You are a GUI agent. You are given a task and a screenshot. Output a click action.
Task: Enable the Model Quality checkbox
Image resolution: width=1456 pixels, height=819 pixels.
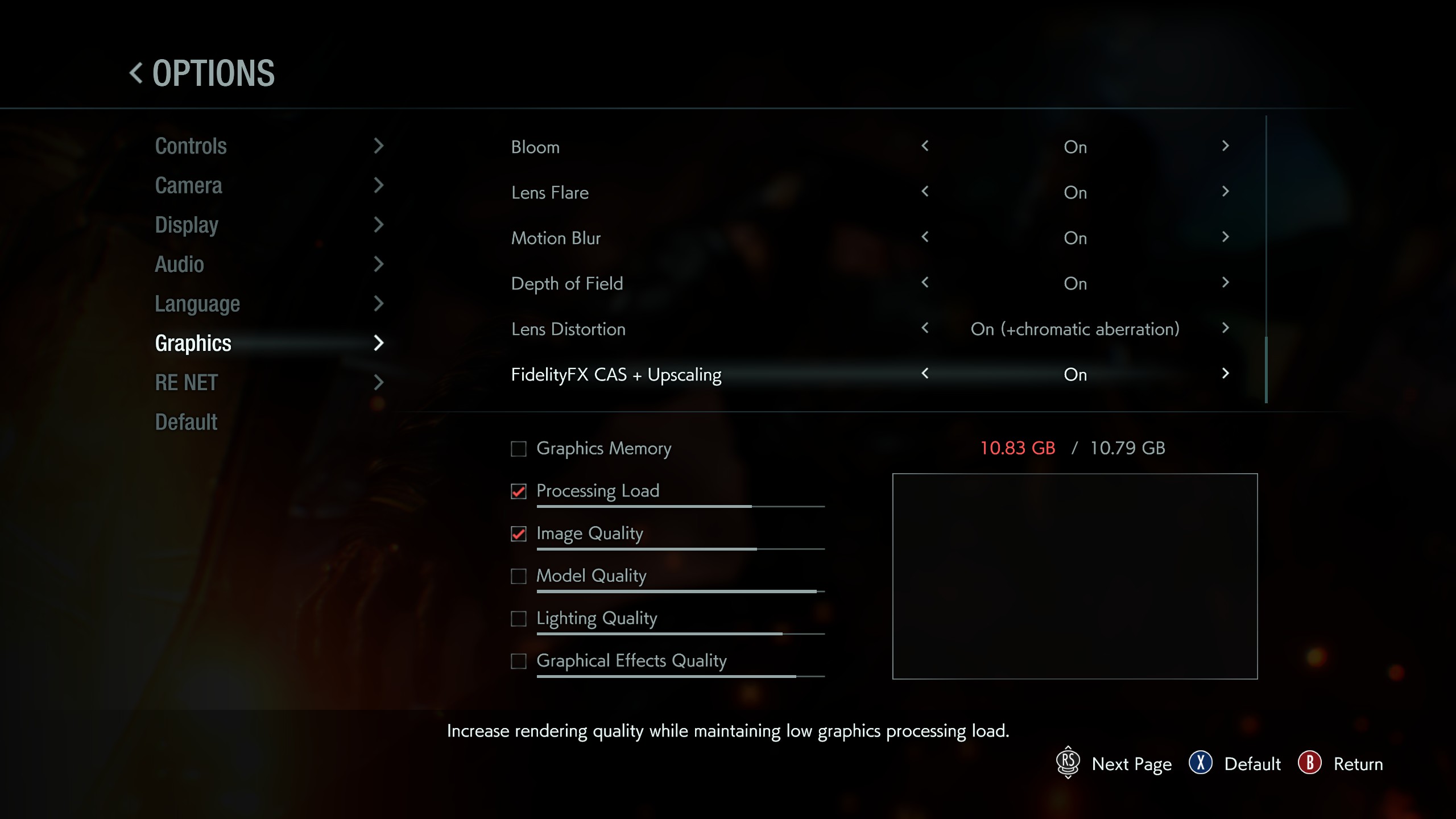(518, 576)
